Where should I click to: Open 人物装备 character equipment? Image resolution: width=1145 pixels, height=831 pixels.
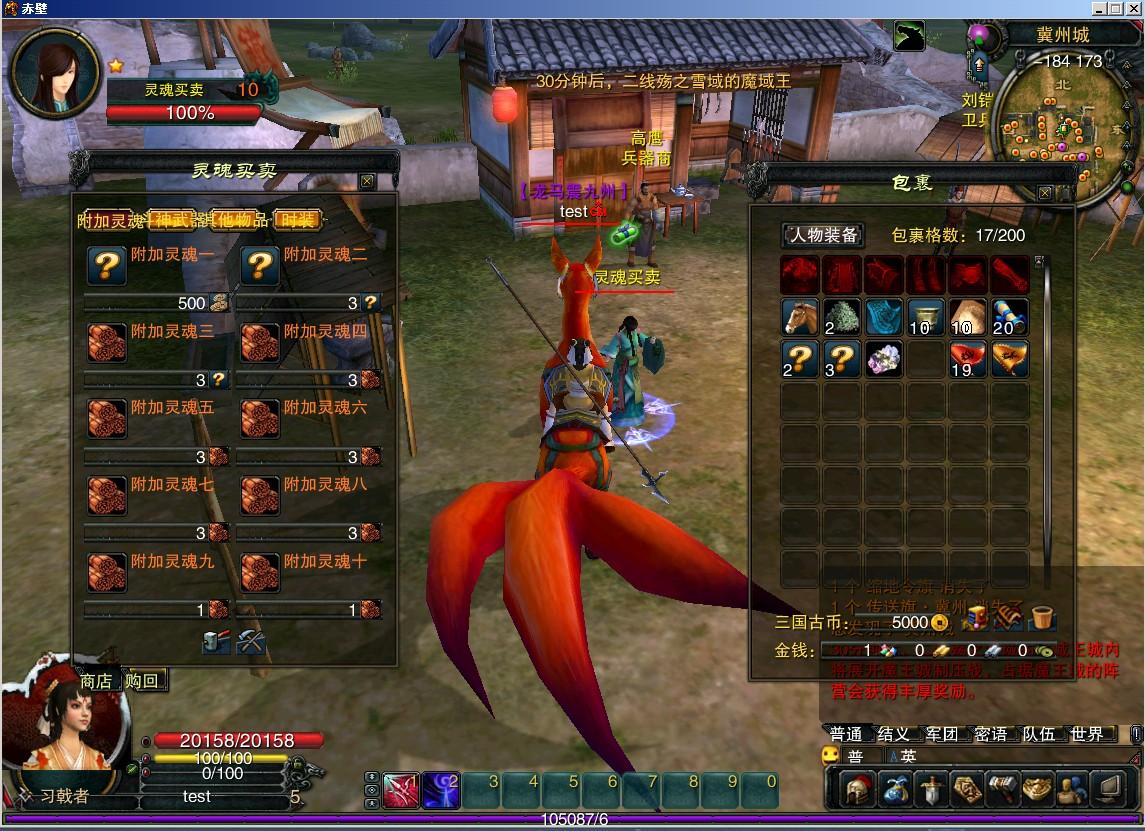click(823, 235)
